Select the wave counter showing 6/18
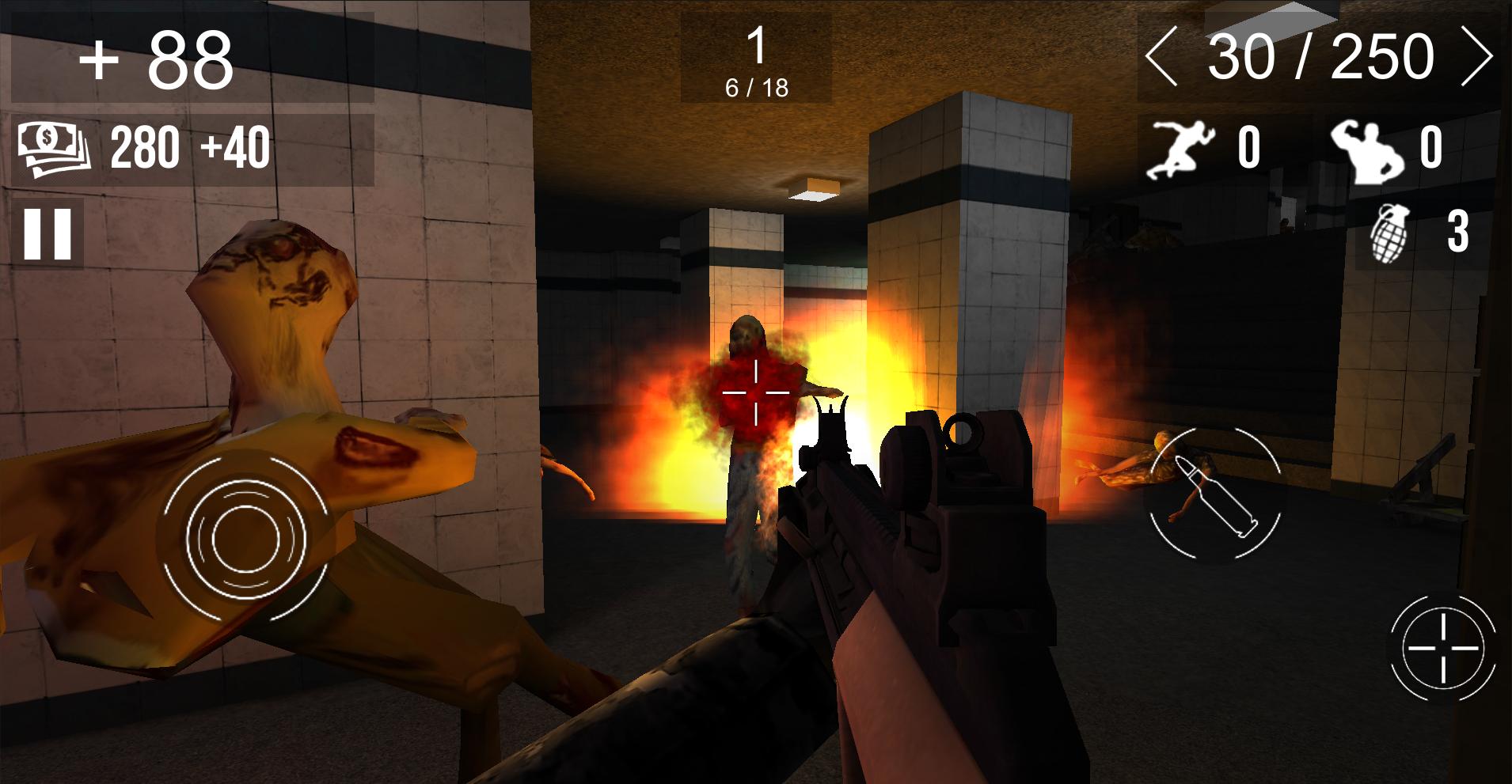This screenshot has width=1512, height=784. click(x=756, y=87)
